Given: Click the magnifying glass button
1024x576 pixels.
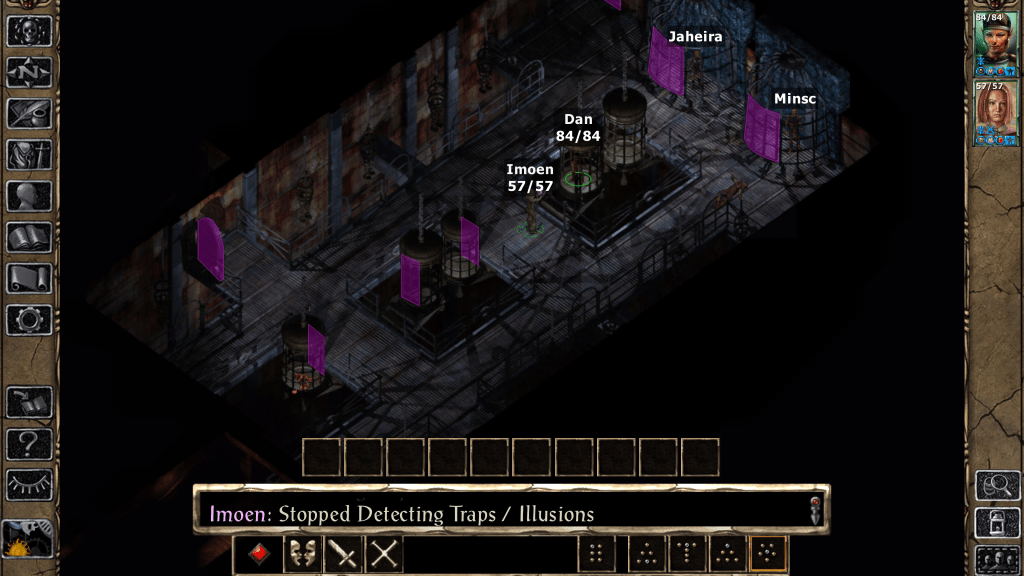Looking at the screenshot, I should coord(997,485).
